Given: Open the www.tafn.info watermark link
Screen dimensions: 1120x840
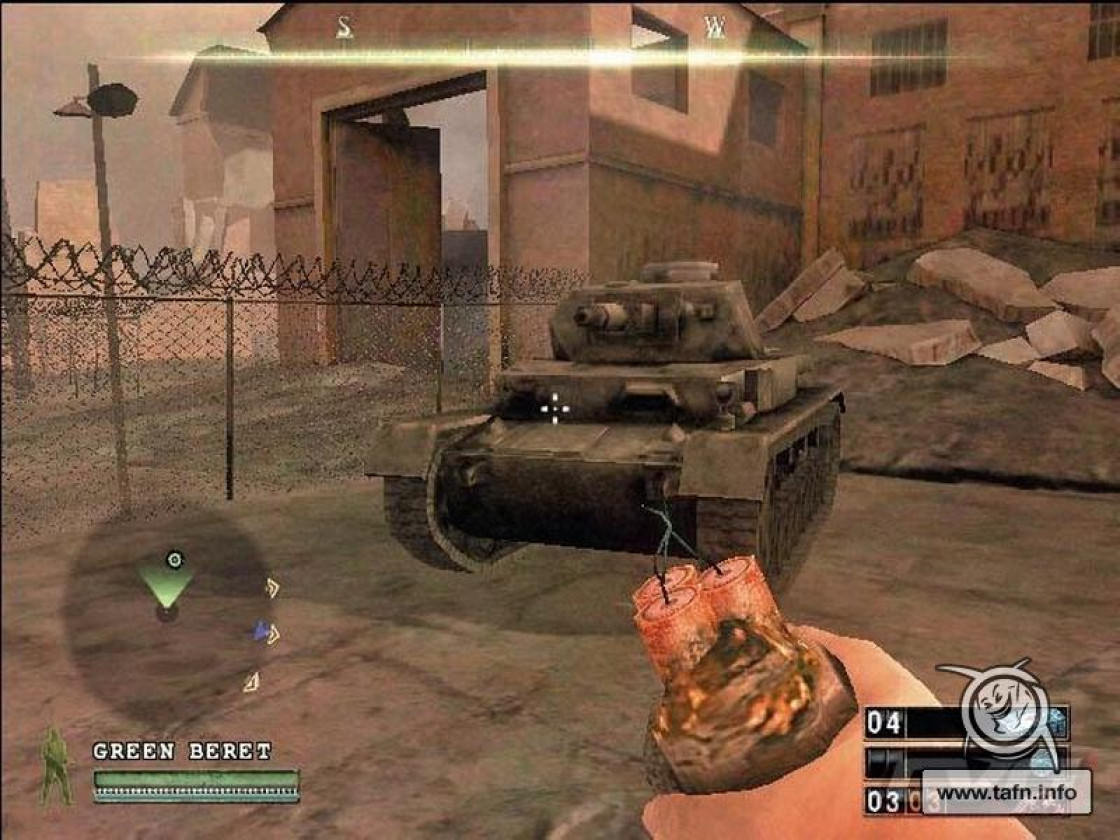Looking at the screenshot, I should pos(1005,793).
